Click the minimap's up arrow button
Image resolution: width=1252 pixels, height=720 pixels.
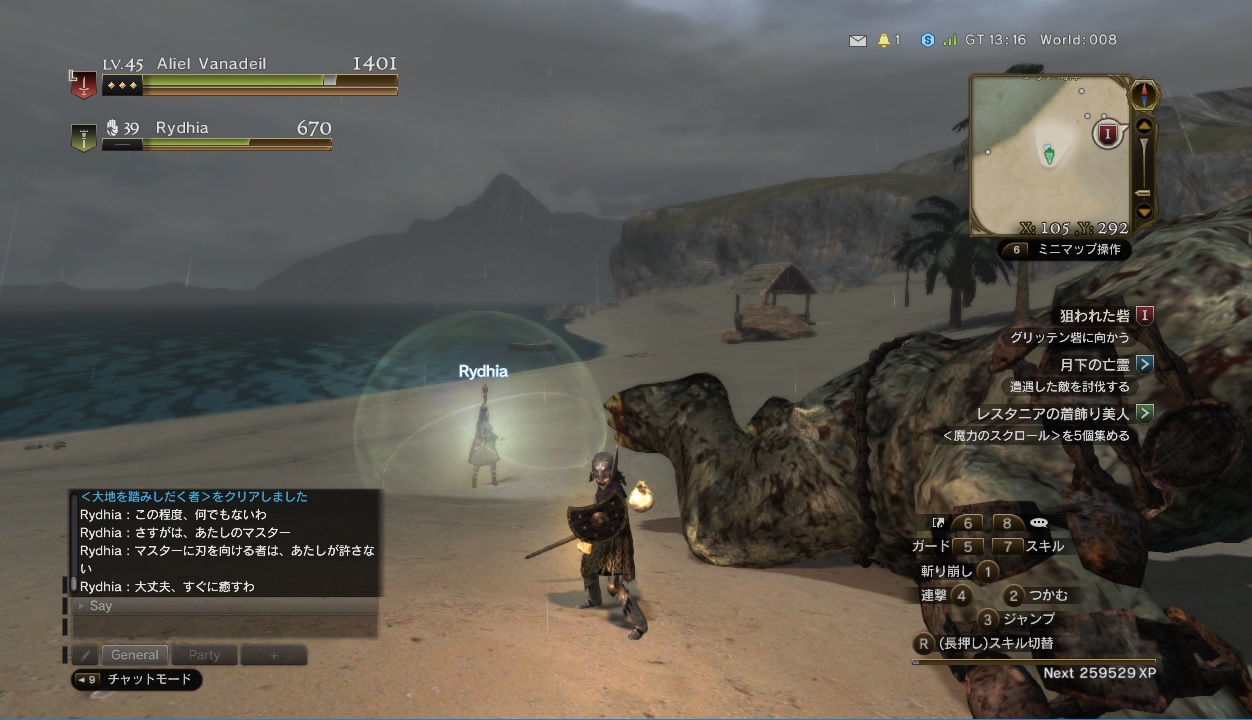point(1144,126)
